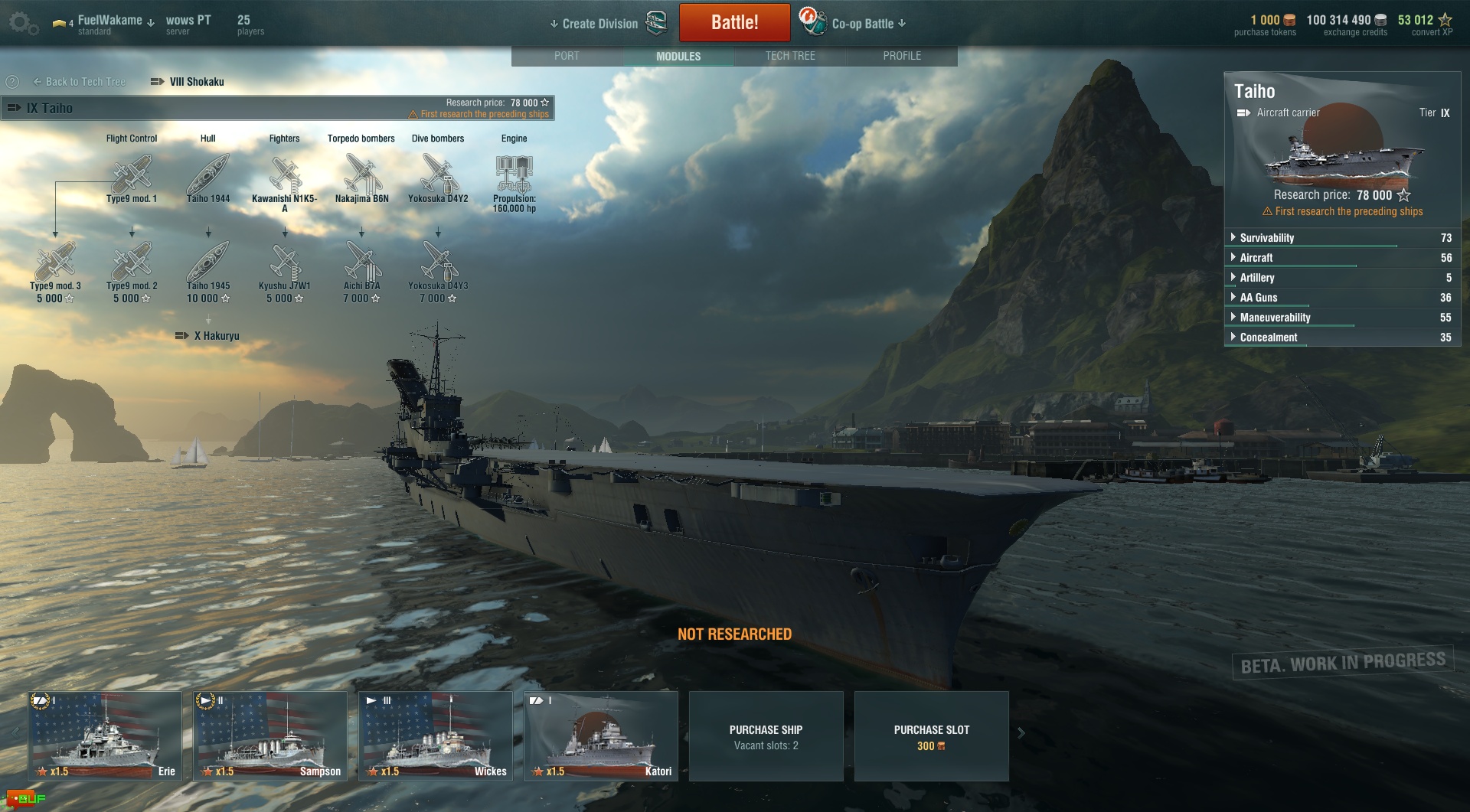The image size is (1470, 812).
Task: Return via Back to Tech Tree
Action: (80, 82)
